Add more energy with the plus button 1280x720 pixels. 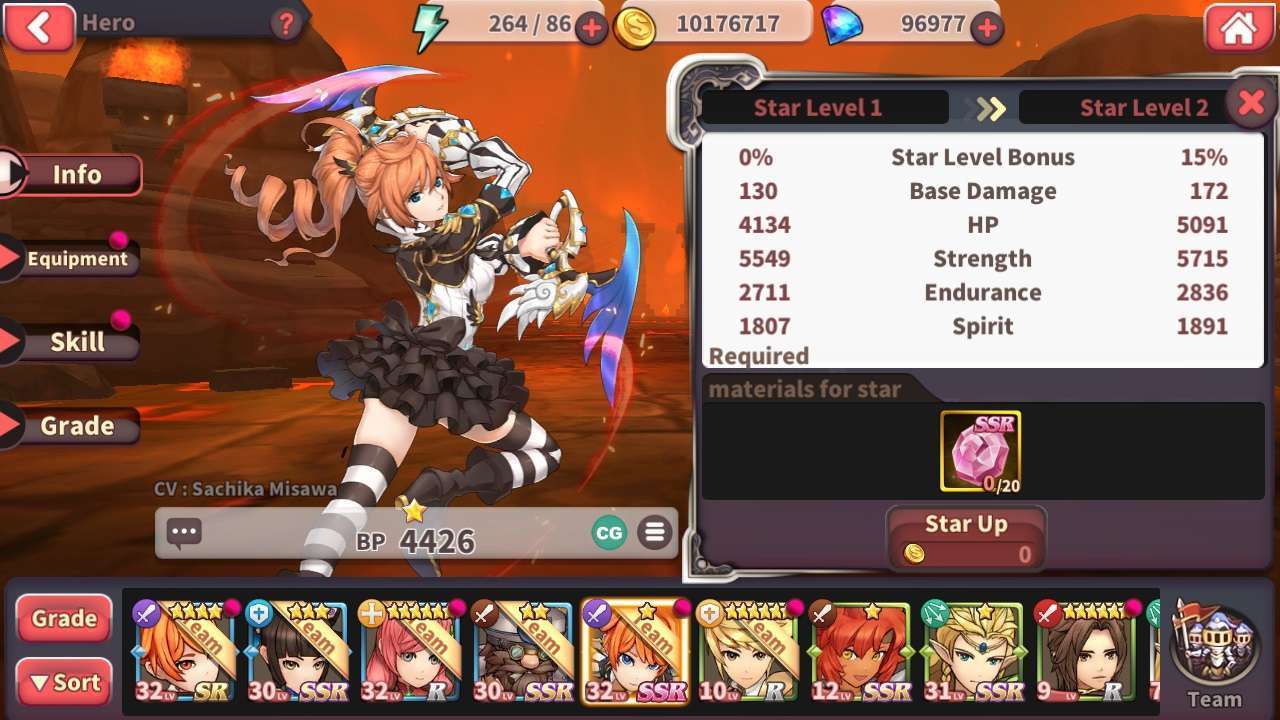coord(591,28)
